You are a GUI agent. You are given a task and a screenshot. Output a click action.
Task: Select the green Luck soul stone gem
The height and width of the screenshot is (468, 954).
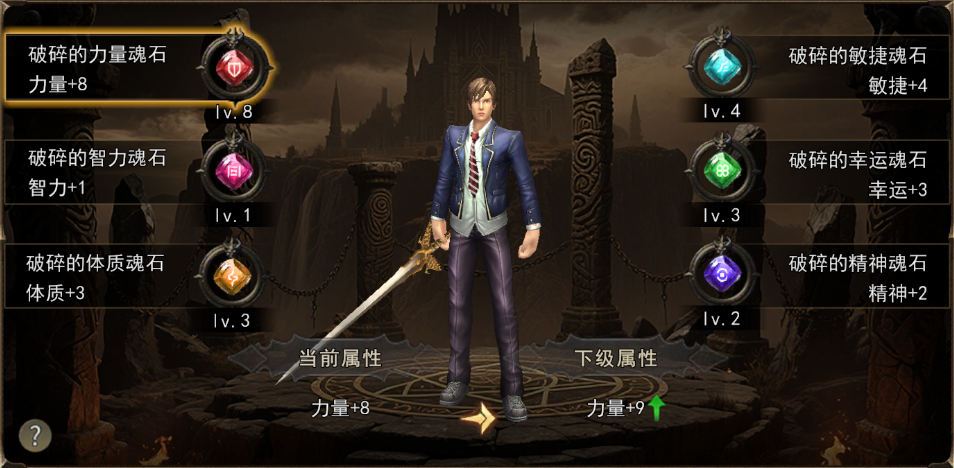click(721, 172)
